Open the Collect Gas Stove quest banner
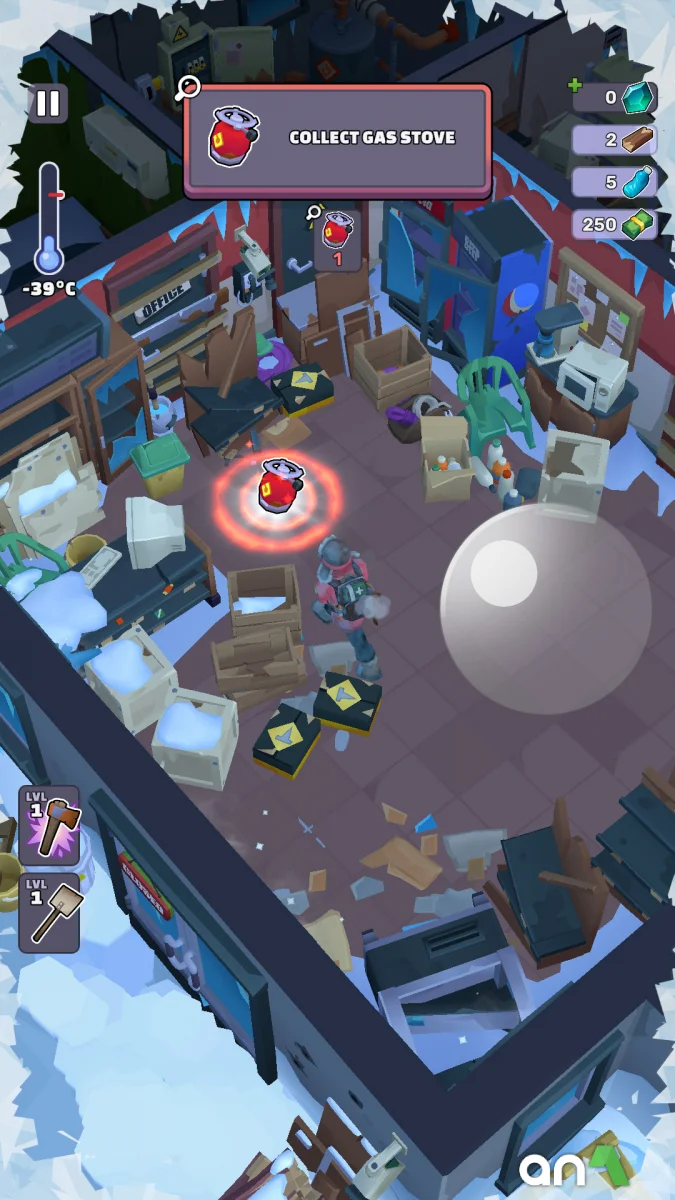The height and width of the screenshot is (1200, 675). pyautogui.click(x=338, y=138)
